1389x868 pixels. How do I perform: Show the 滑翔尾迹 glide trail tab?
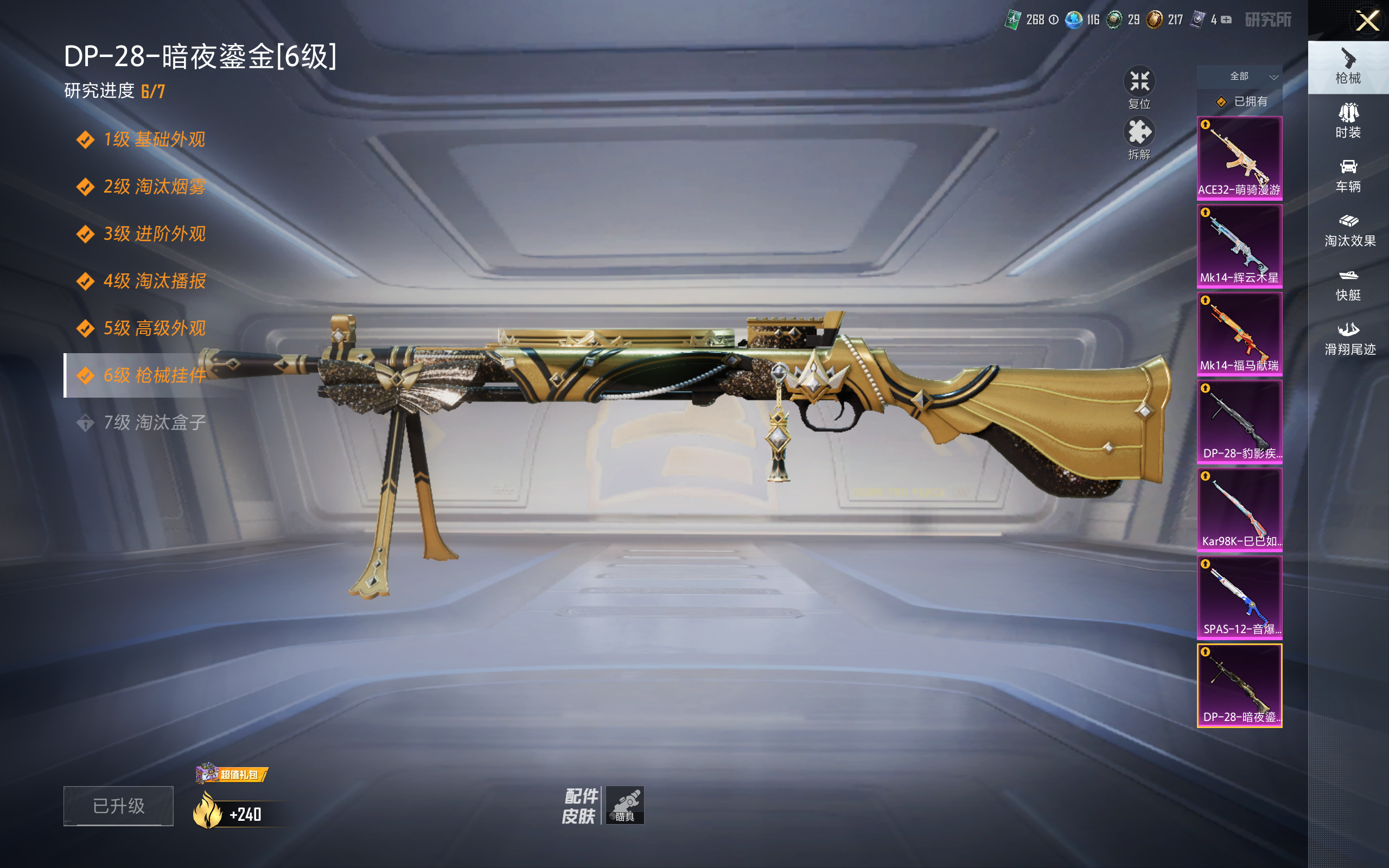[x=1349, y=339]
